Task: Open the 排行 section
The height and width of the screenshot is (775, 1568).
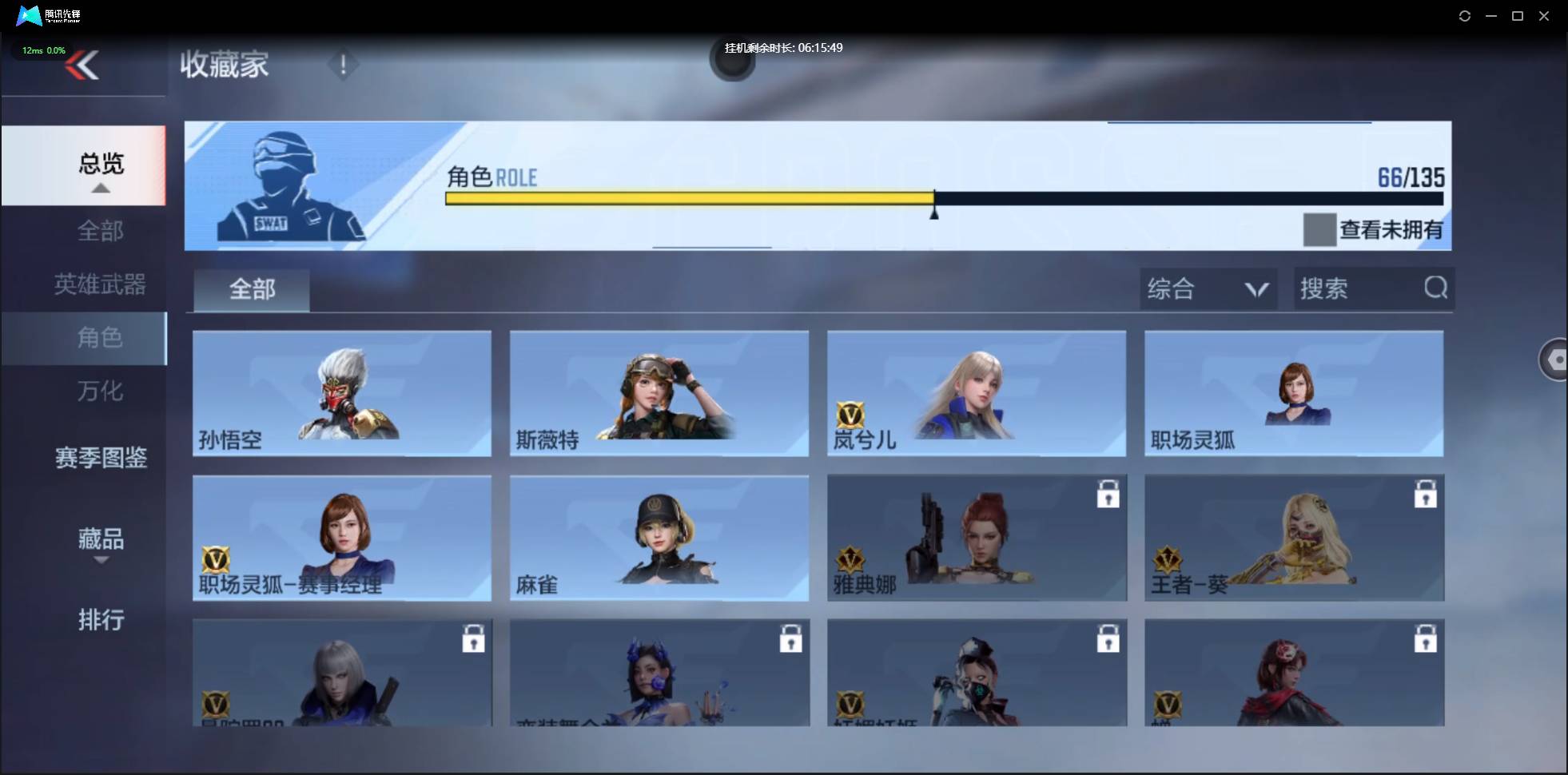Action: pyautogui.click(x=101, y=620)
